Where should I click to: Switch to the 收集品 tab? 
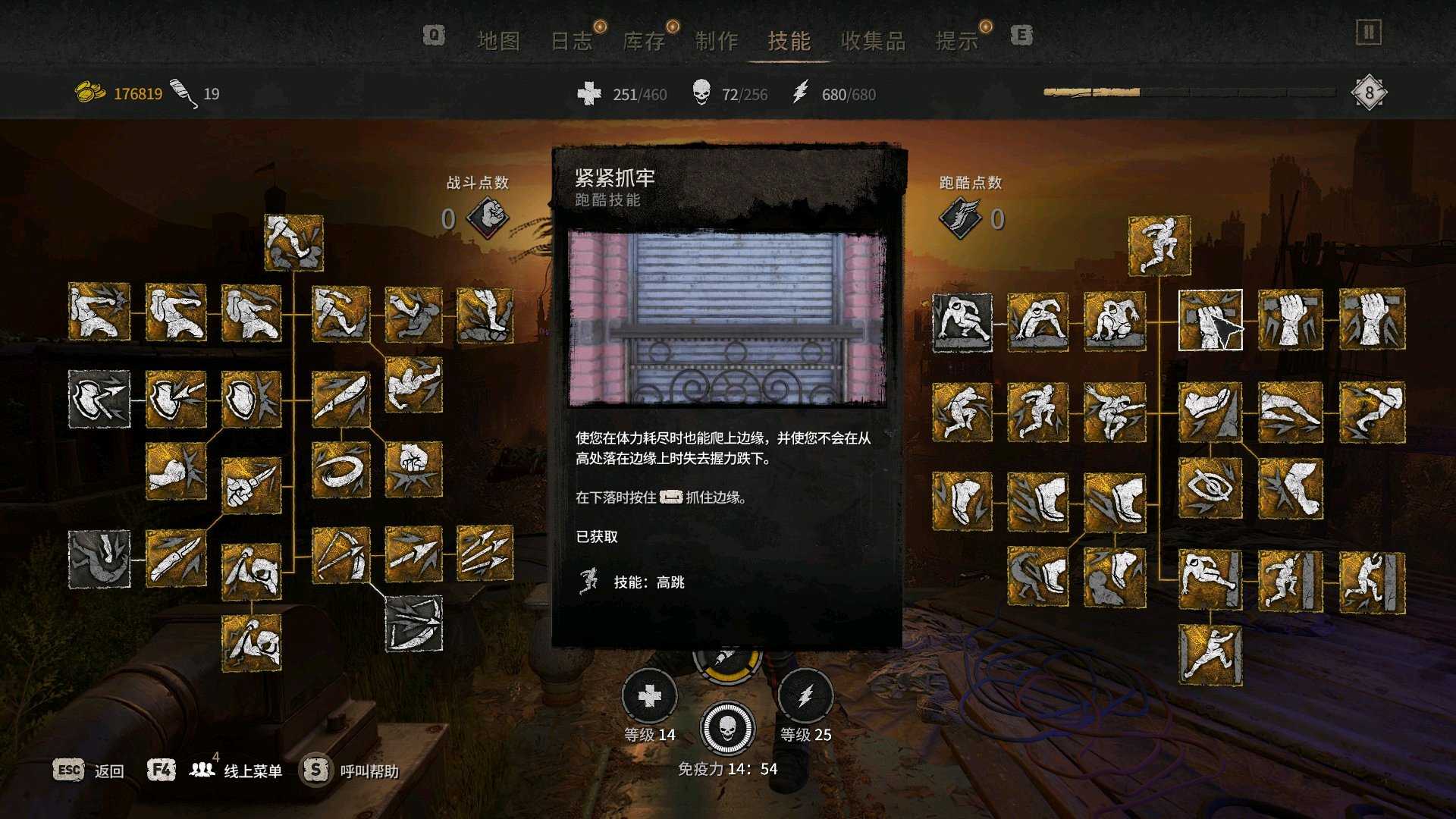[x=874, y=41]
